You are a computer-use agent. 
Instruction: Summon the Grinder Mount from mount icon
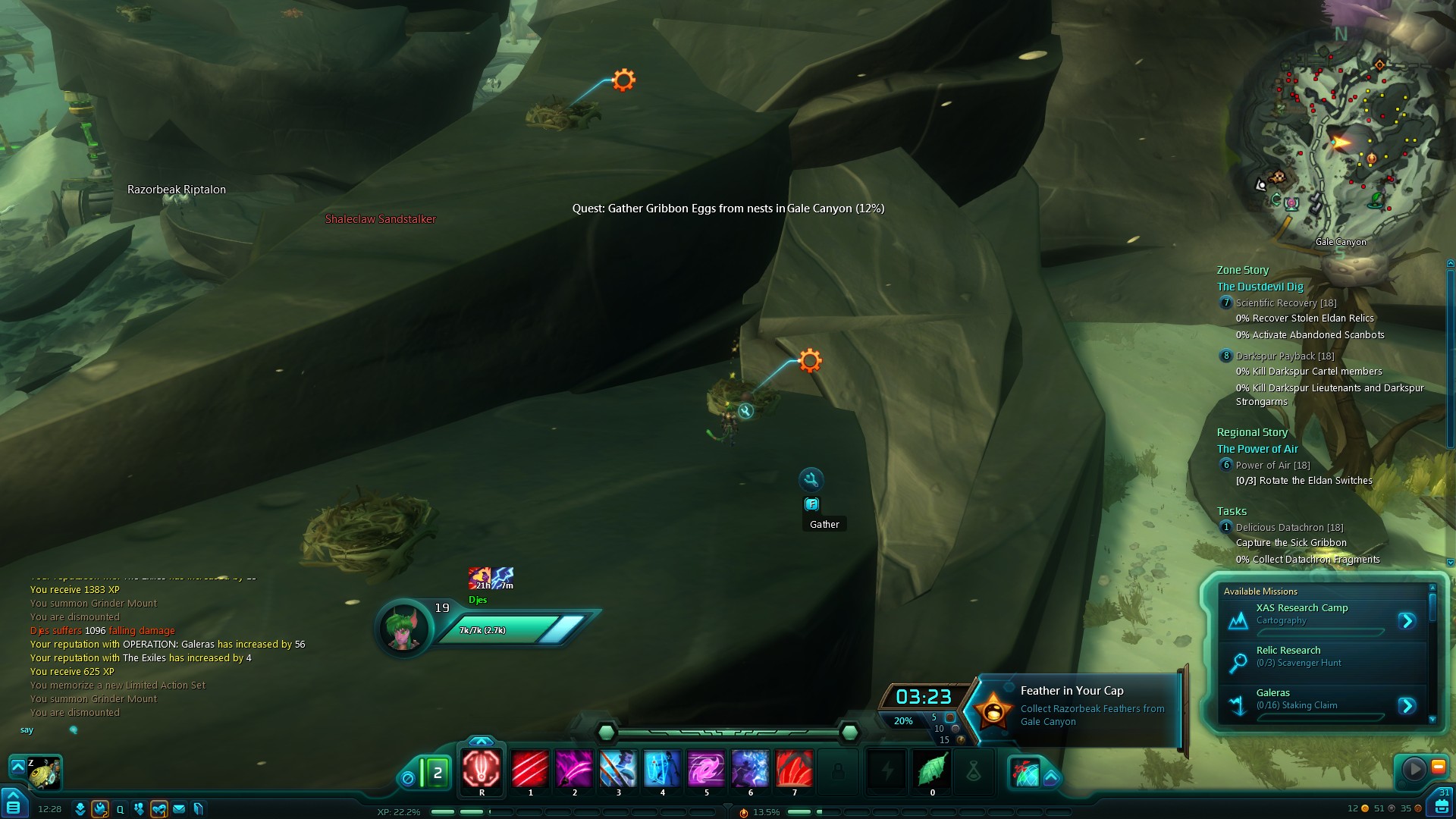pos(44,773)
